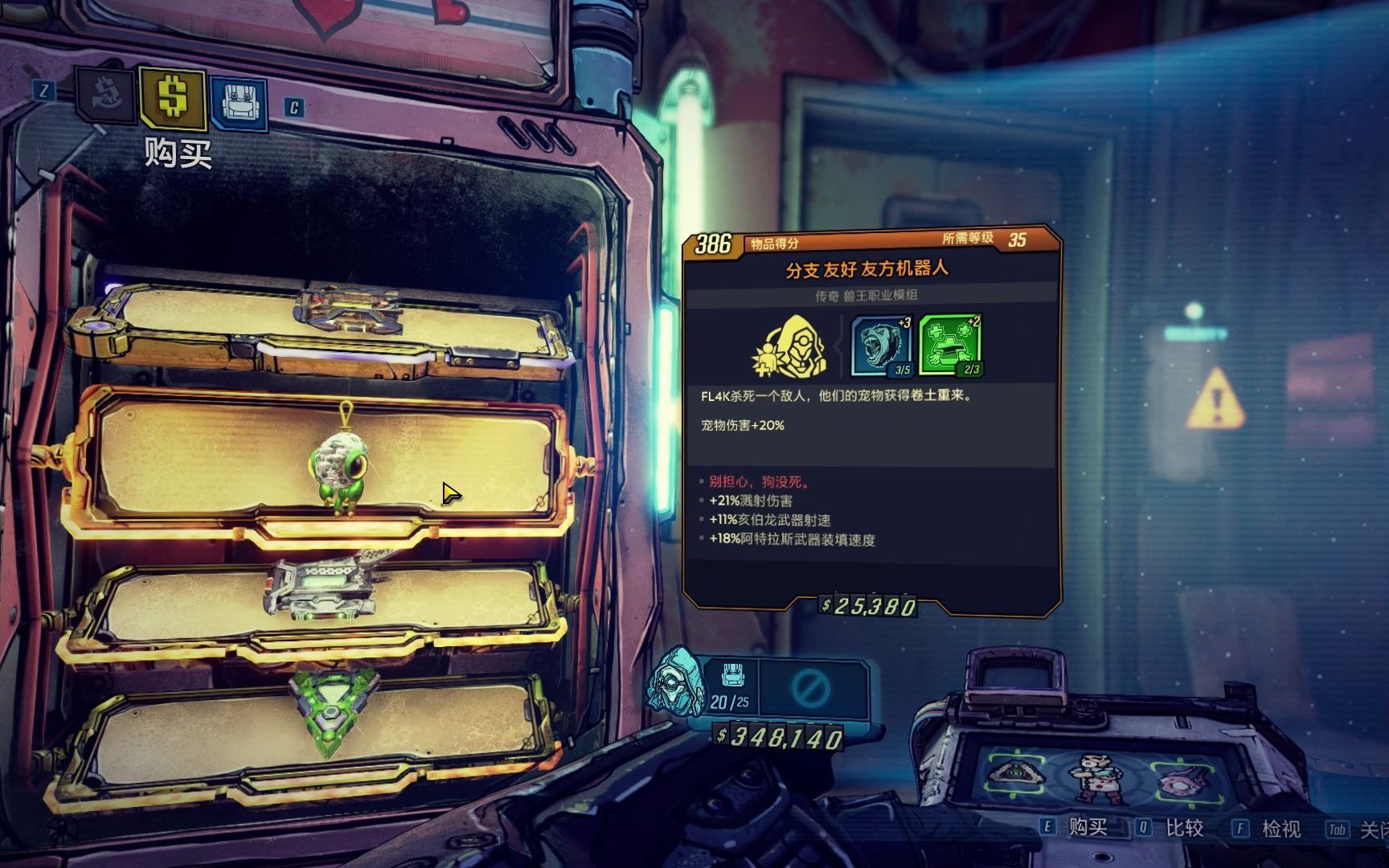Screen dimensions: 1389x868
Task: Compare item with the 比较 button
Action: click(x=1183, y=828)
